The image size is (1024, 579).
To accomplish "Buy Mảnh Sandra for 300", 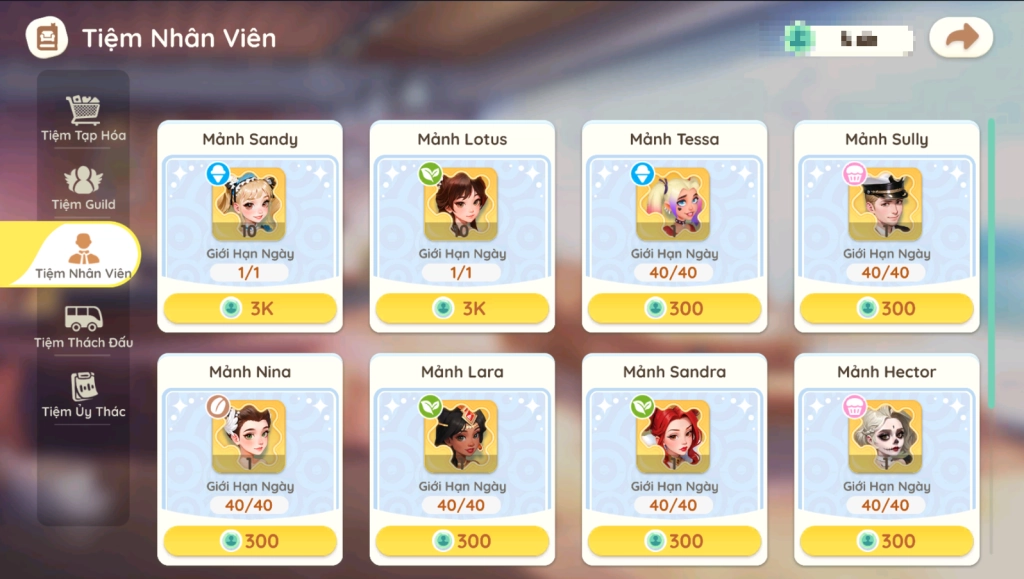I will [x=674, y=541].
